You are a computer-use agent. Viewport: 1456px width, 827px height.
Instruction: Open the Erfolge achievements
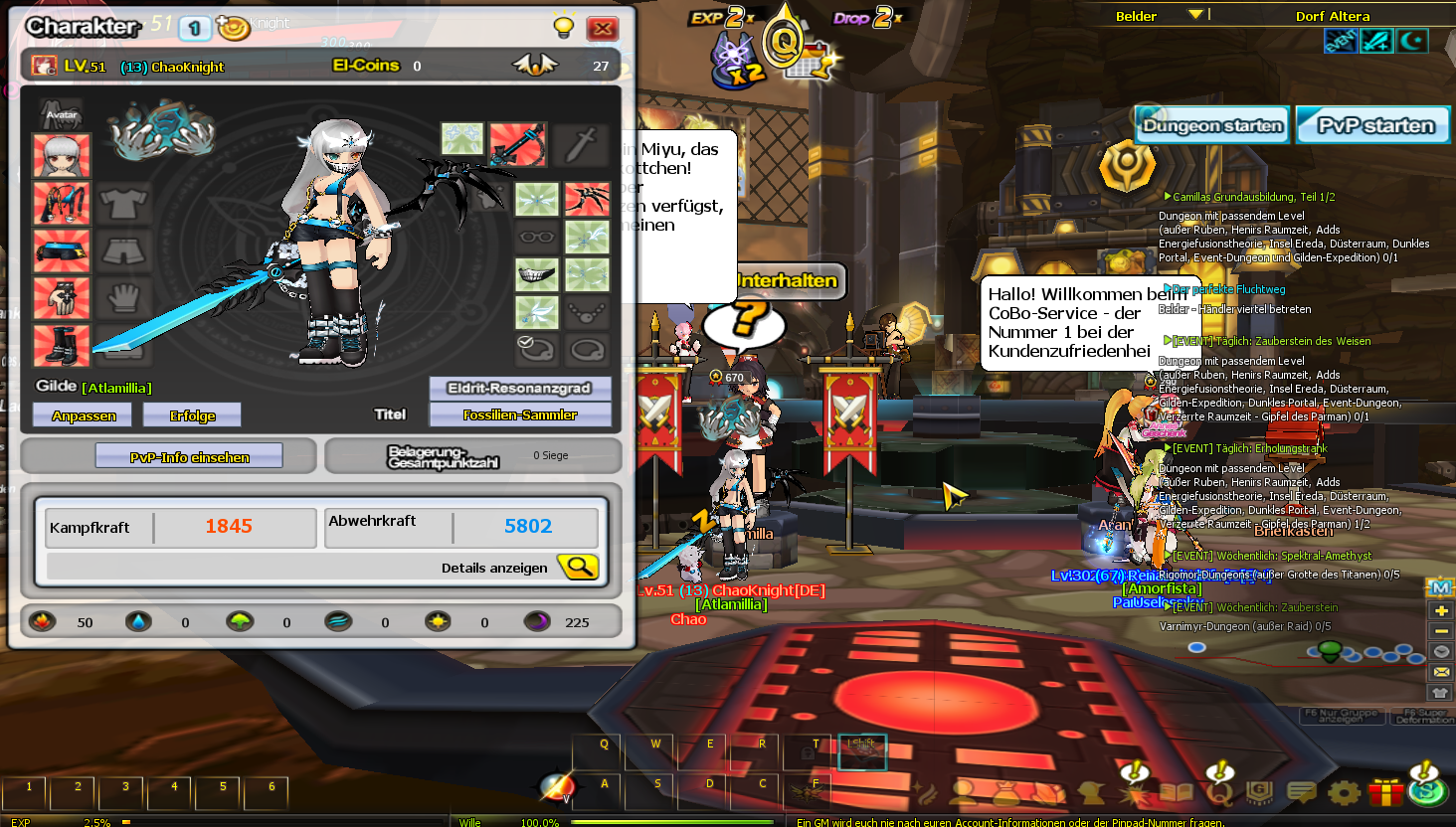tap(192, 415)
